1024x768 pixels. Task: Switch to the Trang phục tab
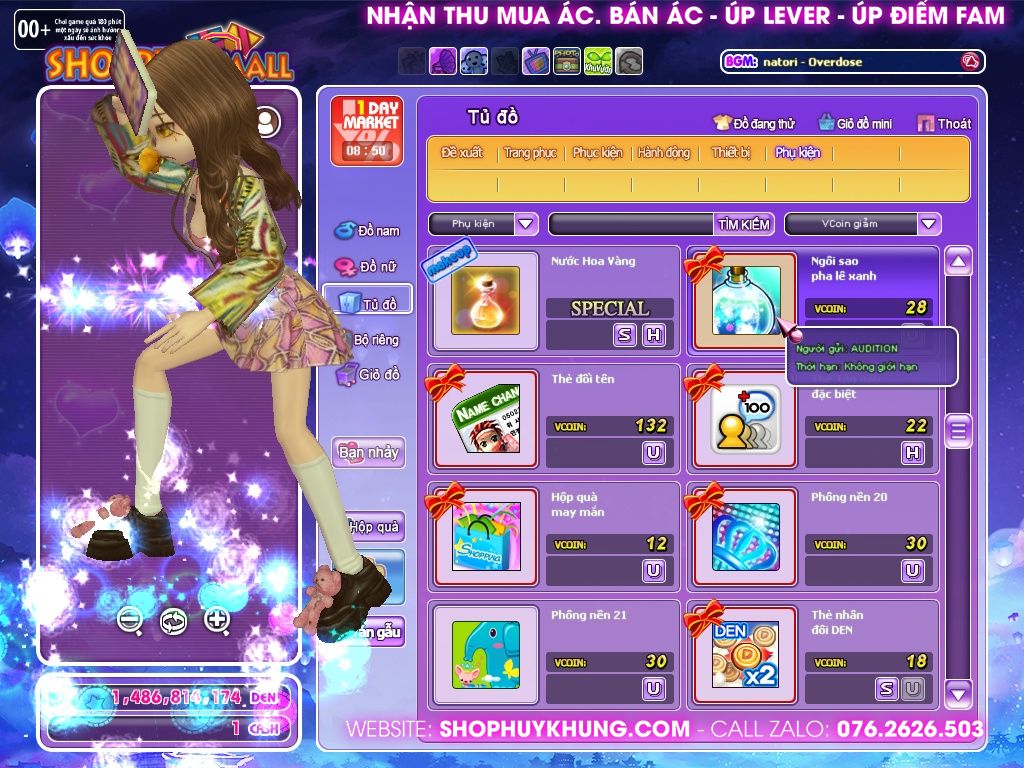(x=530, y=153)
